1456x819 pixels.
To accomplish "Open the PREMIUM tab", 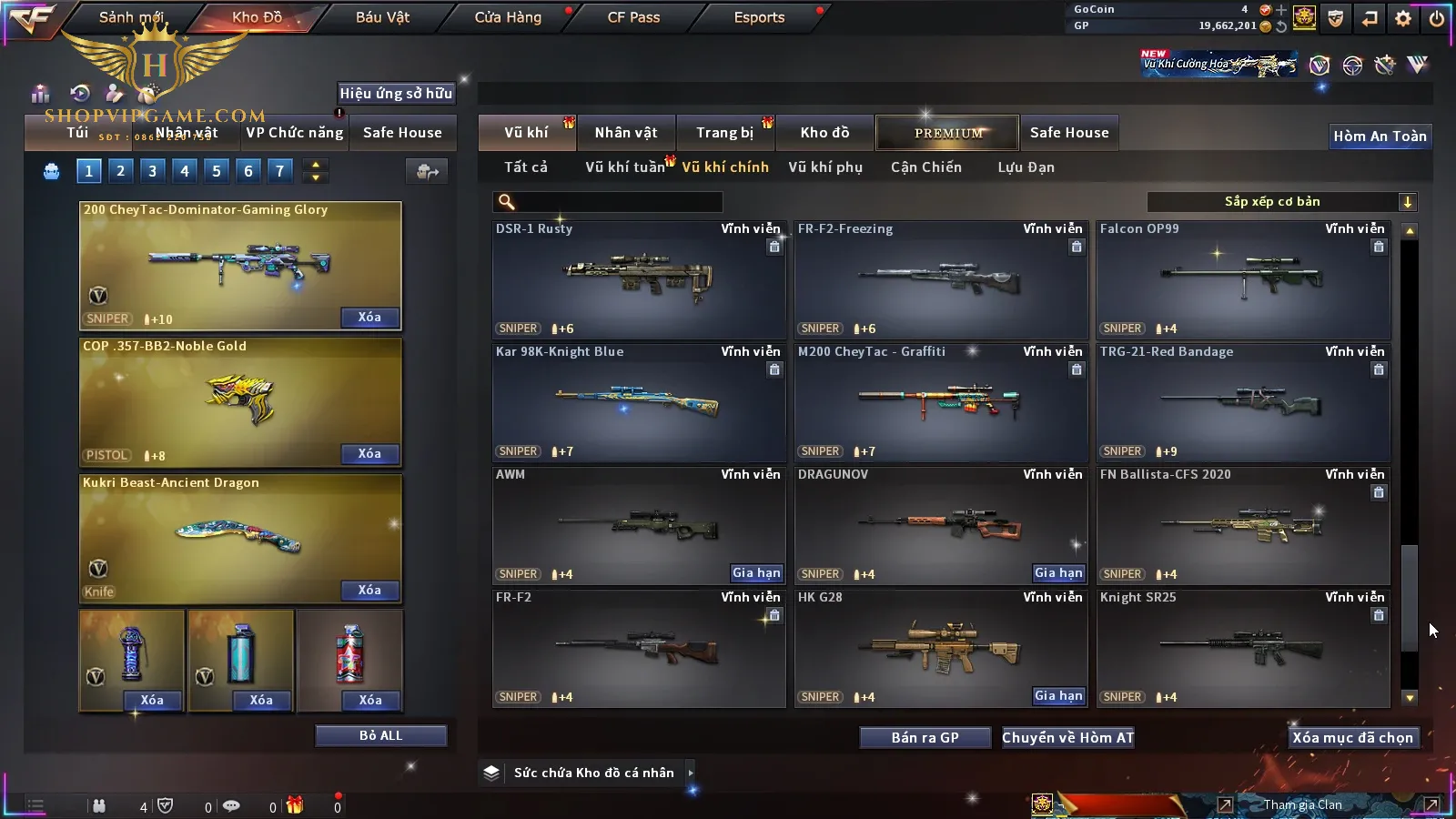I will click(948, 133).
